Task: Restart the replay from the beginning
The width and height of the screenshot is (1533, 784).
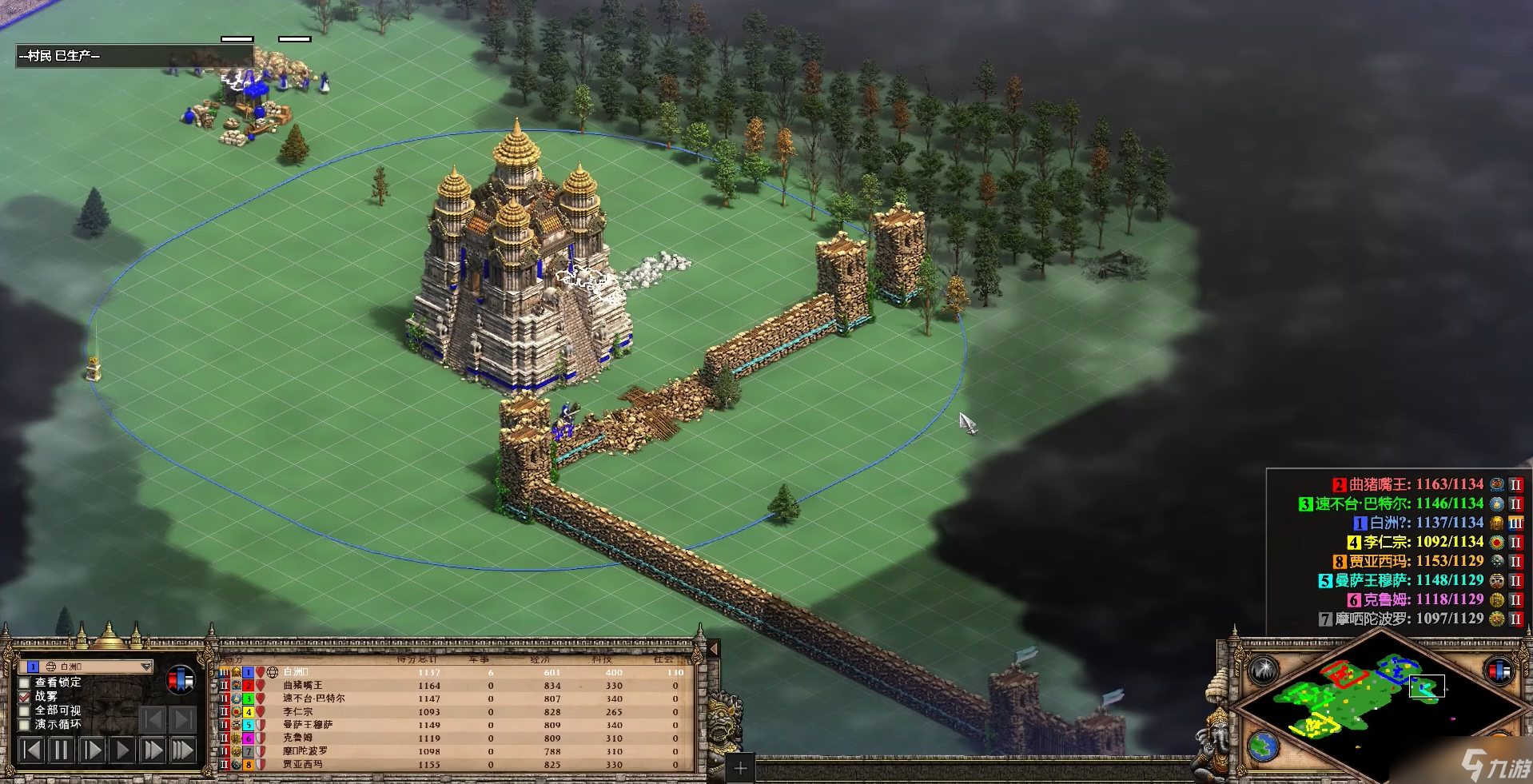Action: tap(31, 750)
